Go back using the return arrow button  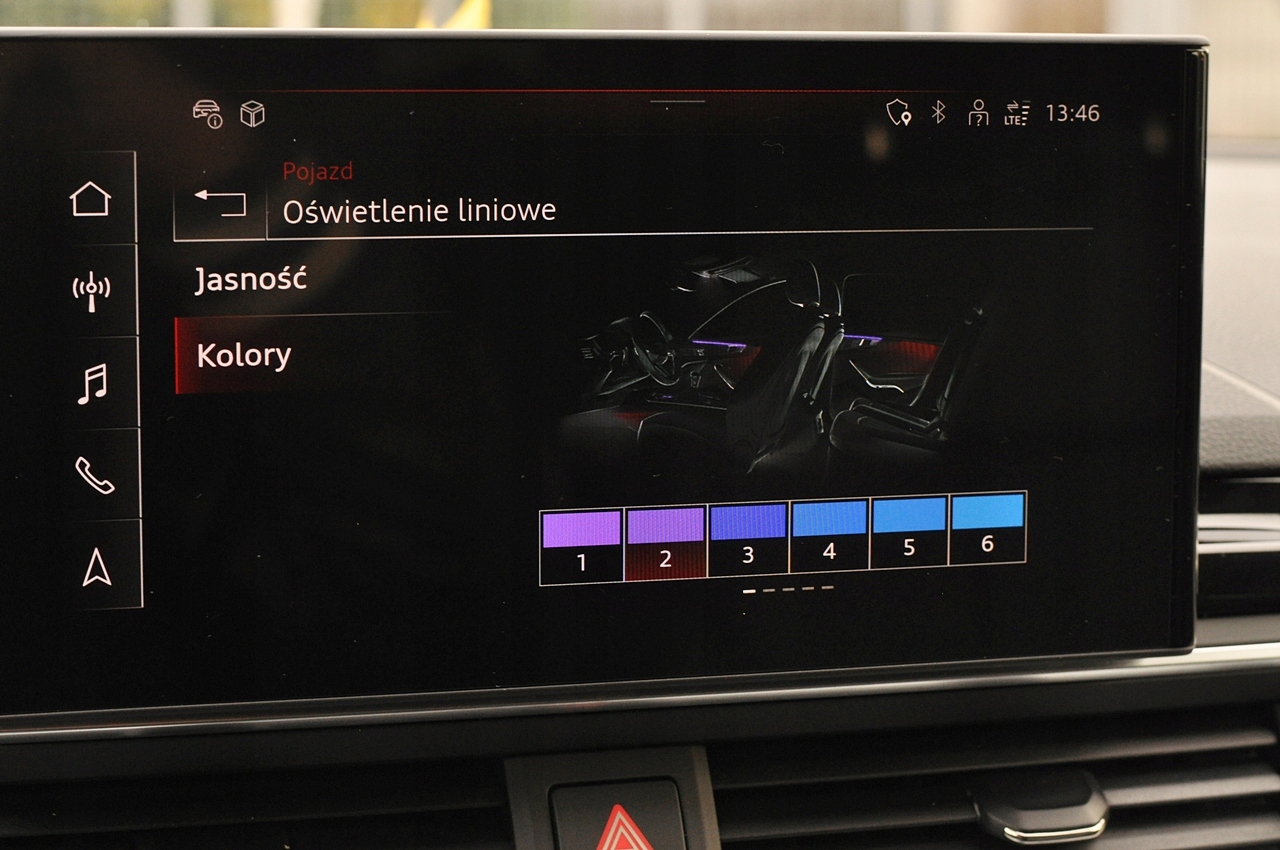coord(220,203)
